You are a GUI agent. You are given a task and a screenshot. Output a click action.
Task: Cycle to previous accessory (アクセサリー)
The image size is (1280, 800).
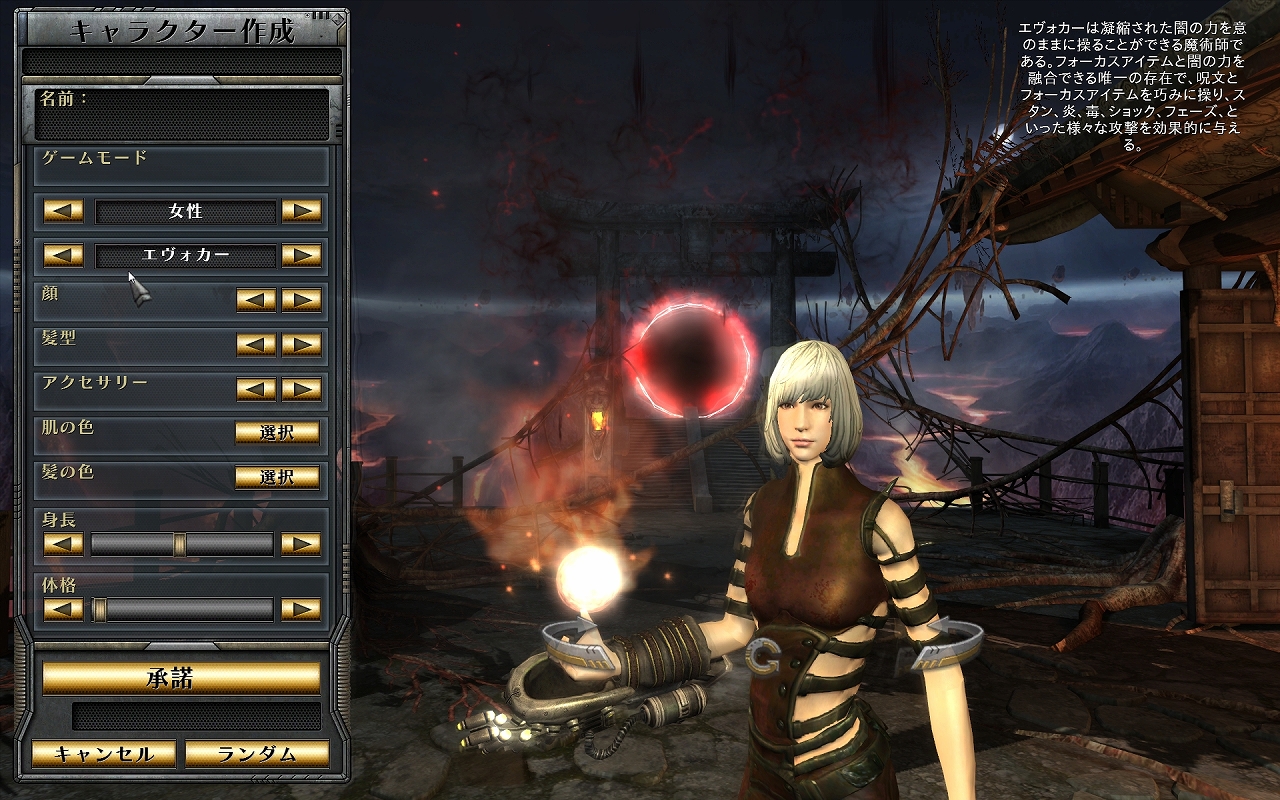(256, 388)
